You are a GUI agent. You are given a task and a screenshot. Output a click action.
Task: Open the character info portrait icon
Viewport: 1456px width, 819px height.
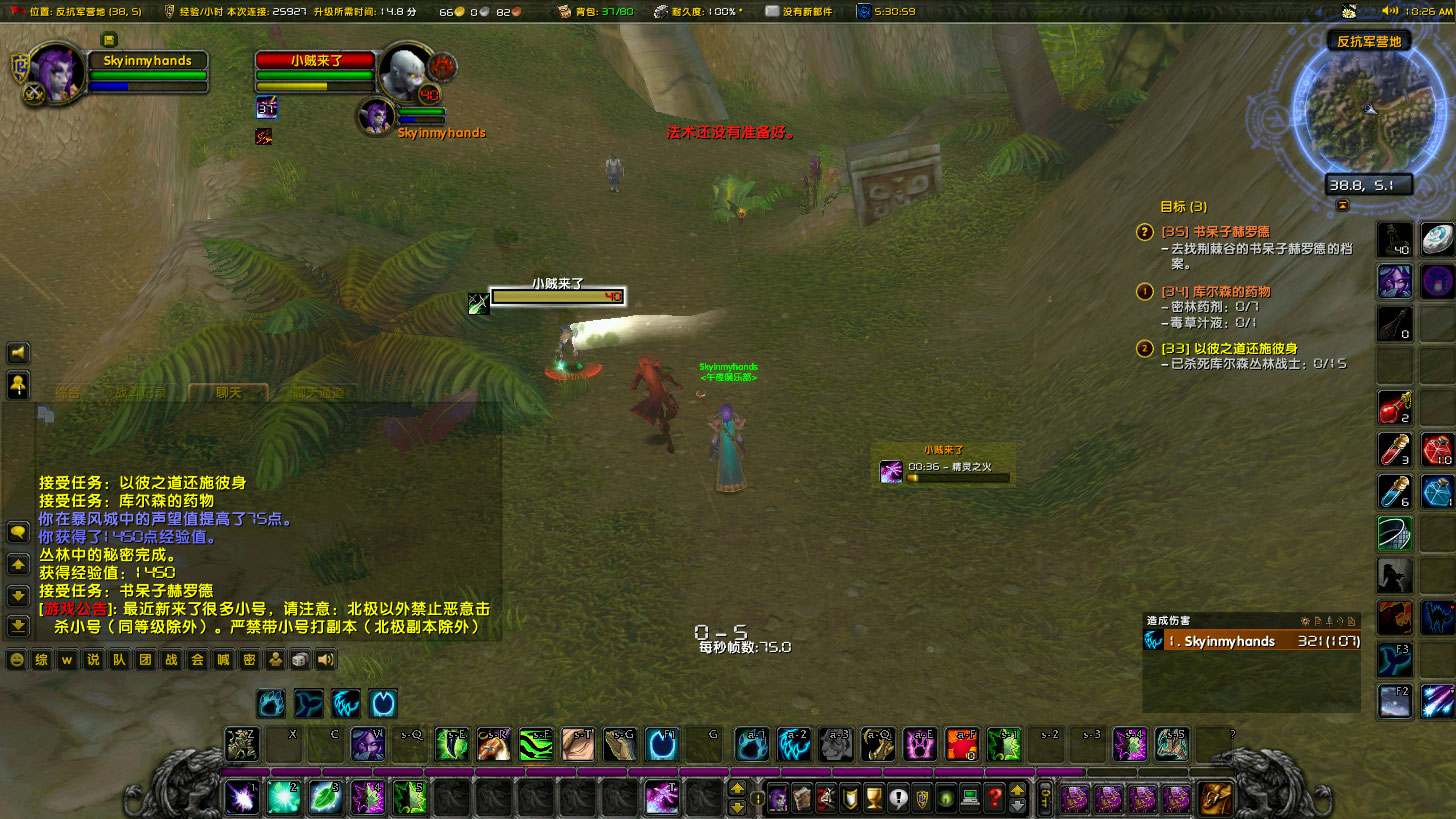(777, 797)
